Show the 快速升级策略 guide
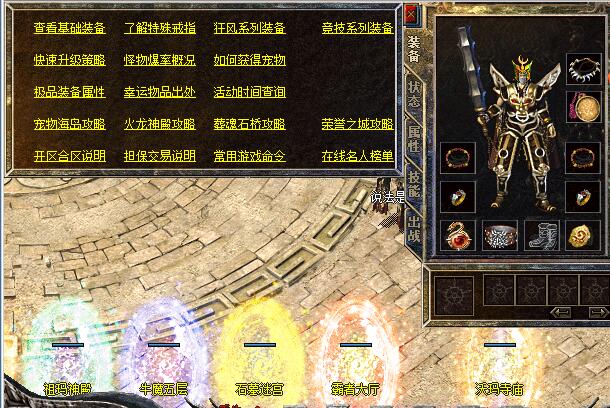This screenshot has height=408, width=610. 69,60
